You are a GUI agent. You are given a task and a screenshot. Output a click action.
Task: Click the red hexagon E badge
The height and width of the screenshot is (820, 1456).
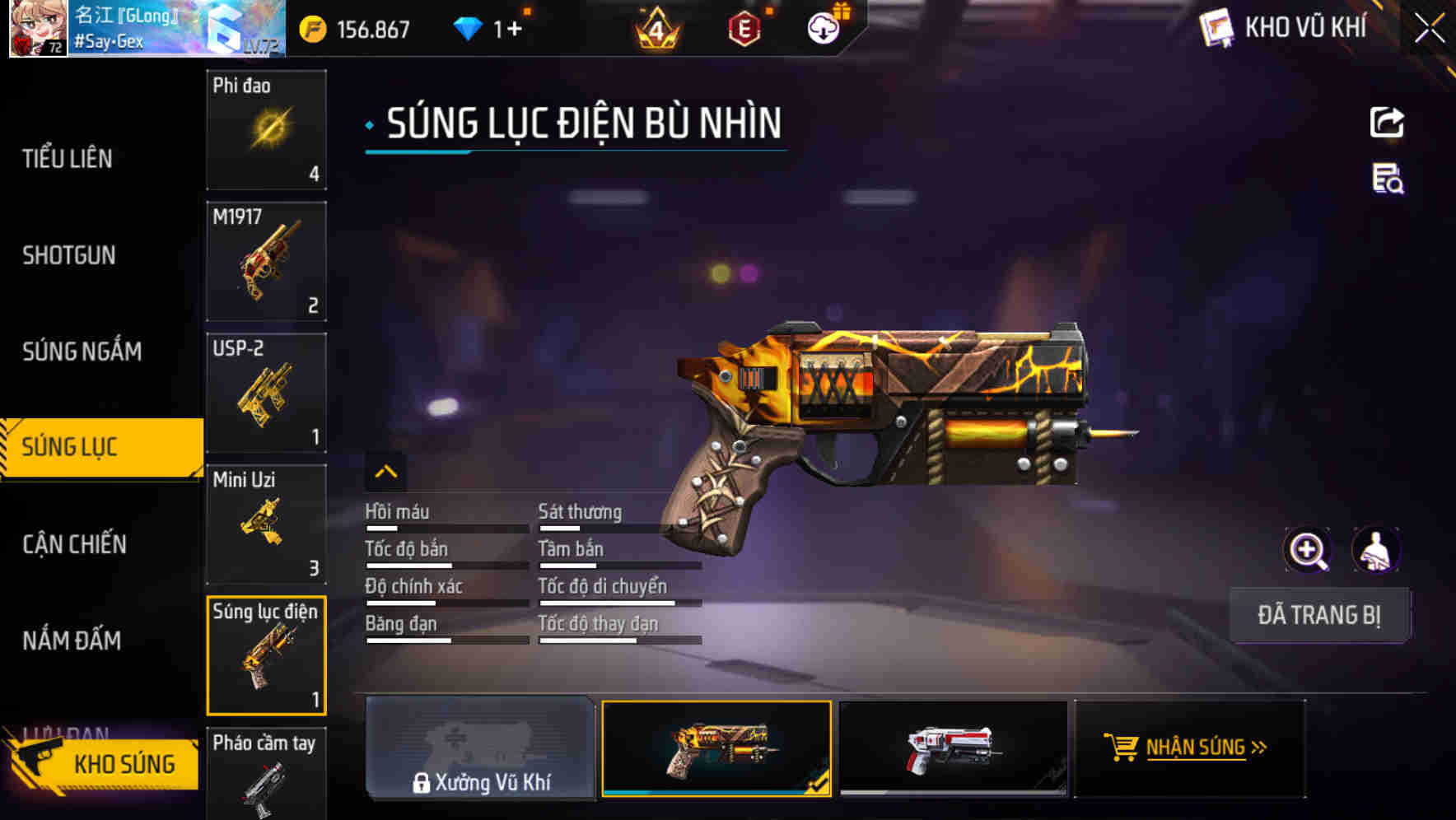tap(743, 27)
